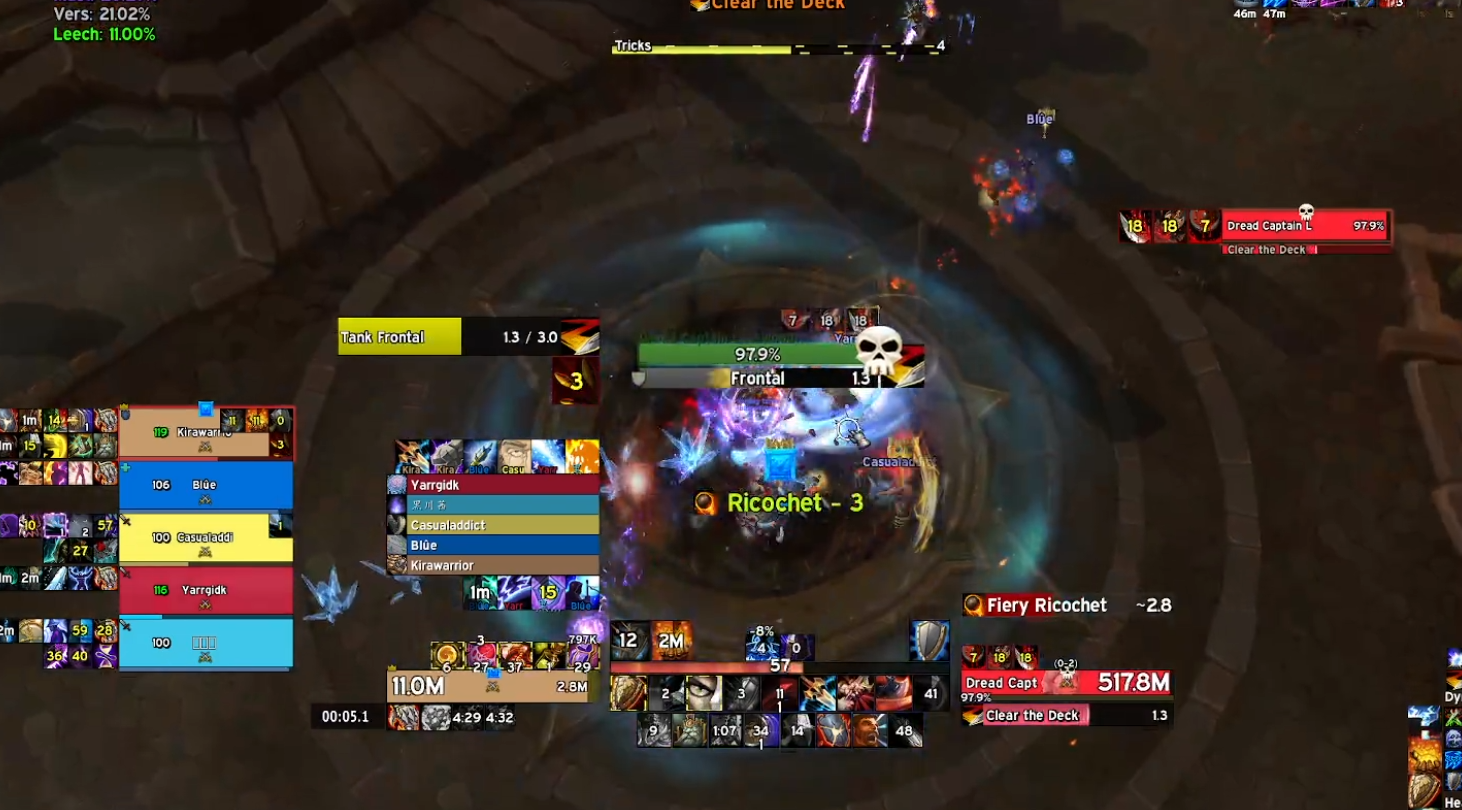This screenshot has width=1462, height=810.
Task: Choose the Yarrgidk row in the name list
Action: pyautogui.click(x=493, y=485)
